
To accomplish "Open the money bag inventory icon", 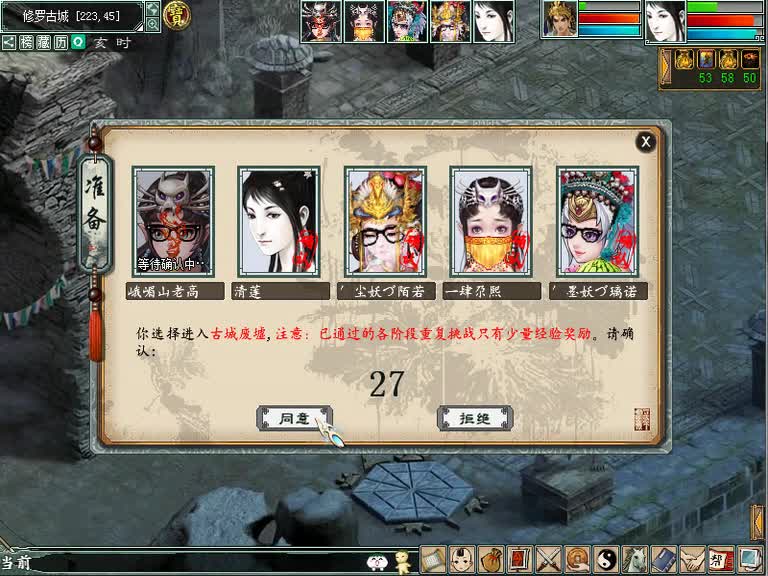I will (x=489, y=559).
